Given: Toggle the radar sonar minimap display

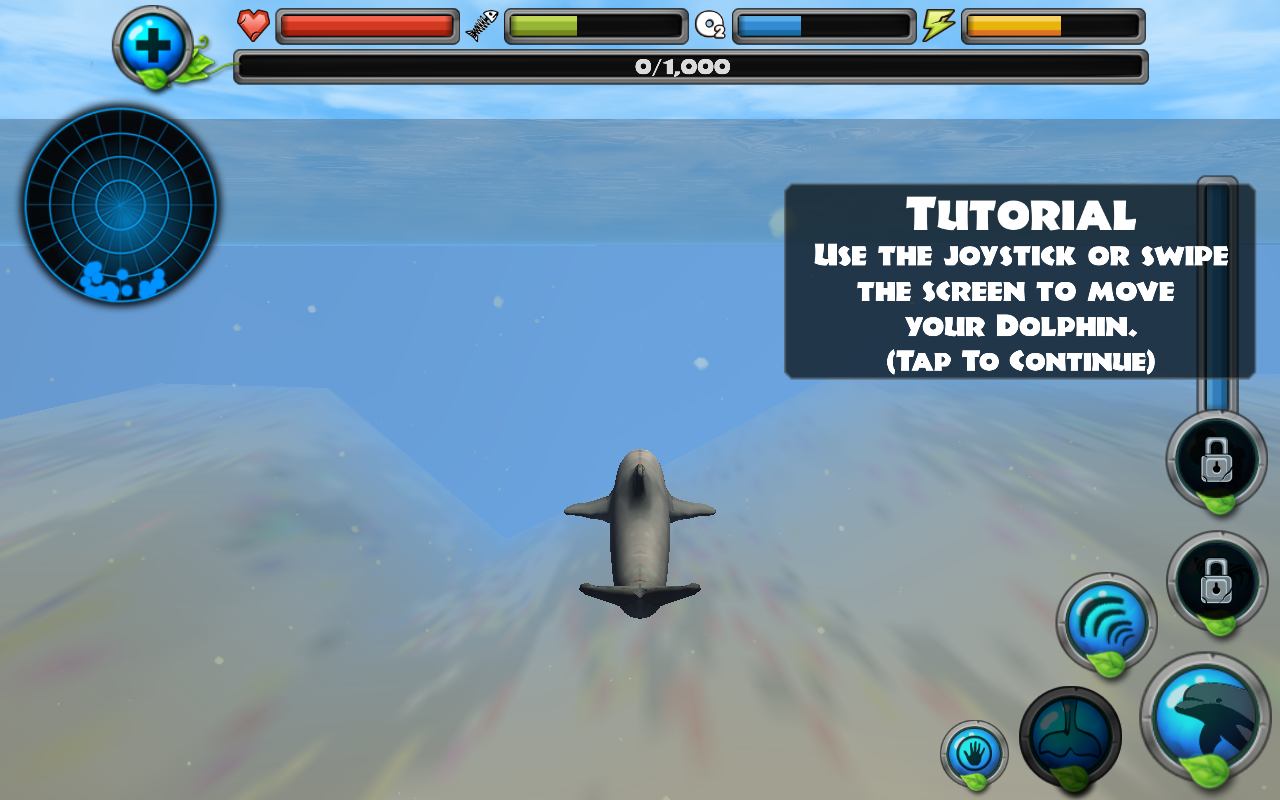Looking at the screenshot, I should click(x=120, y=205).
